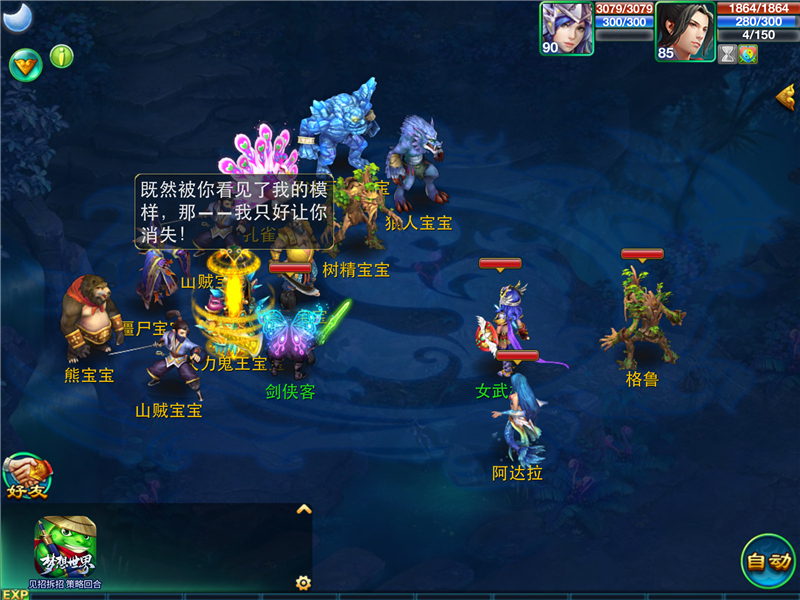The image size is (800, 600).
Task: Click the 梦想世界 frog game icon
Action: pyautogui.click(x=64, y=548)
